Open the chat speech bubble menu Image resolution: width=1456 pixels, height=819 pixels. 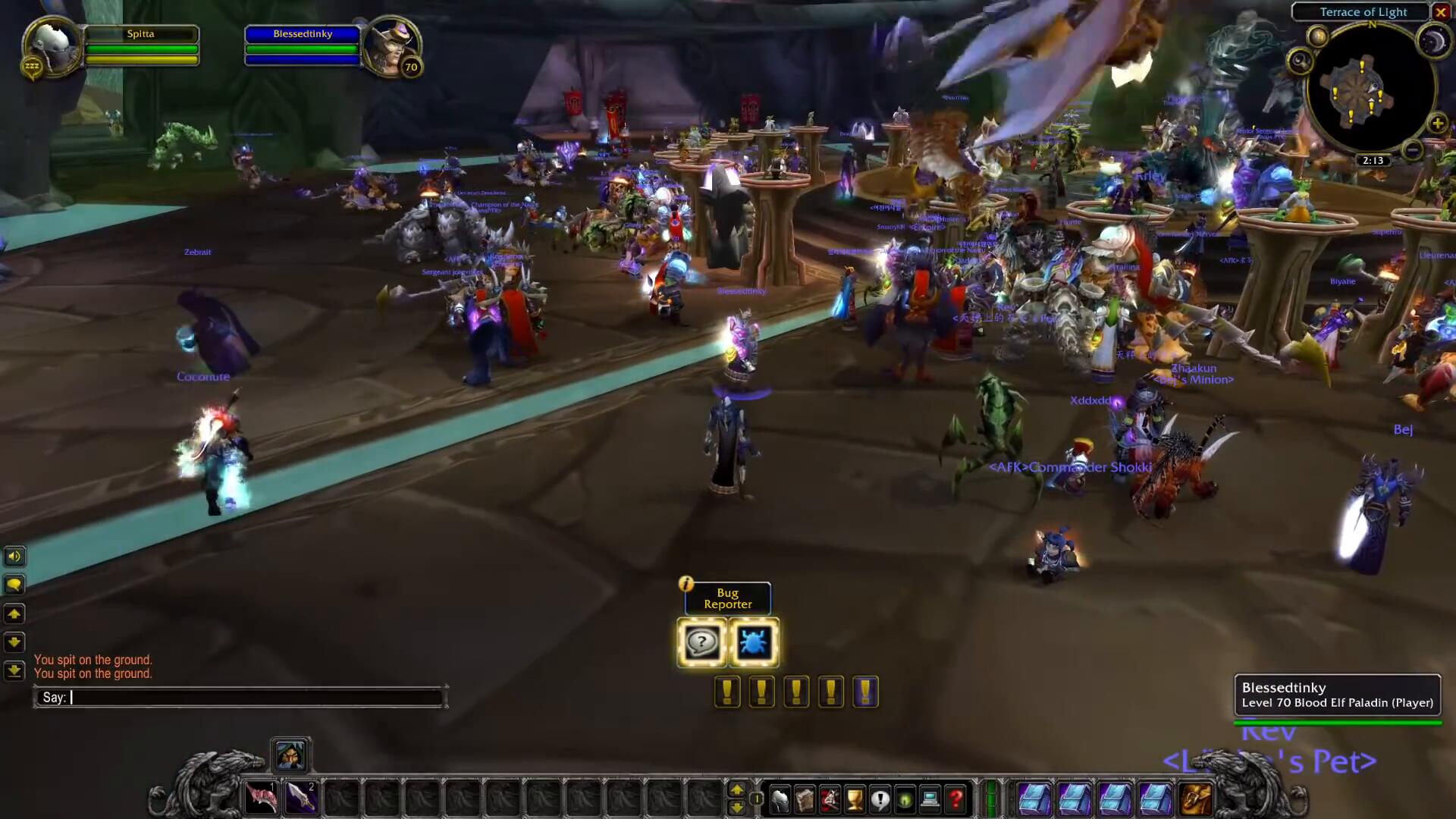pos(14,585)
